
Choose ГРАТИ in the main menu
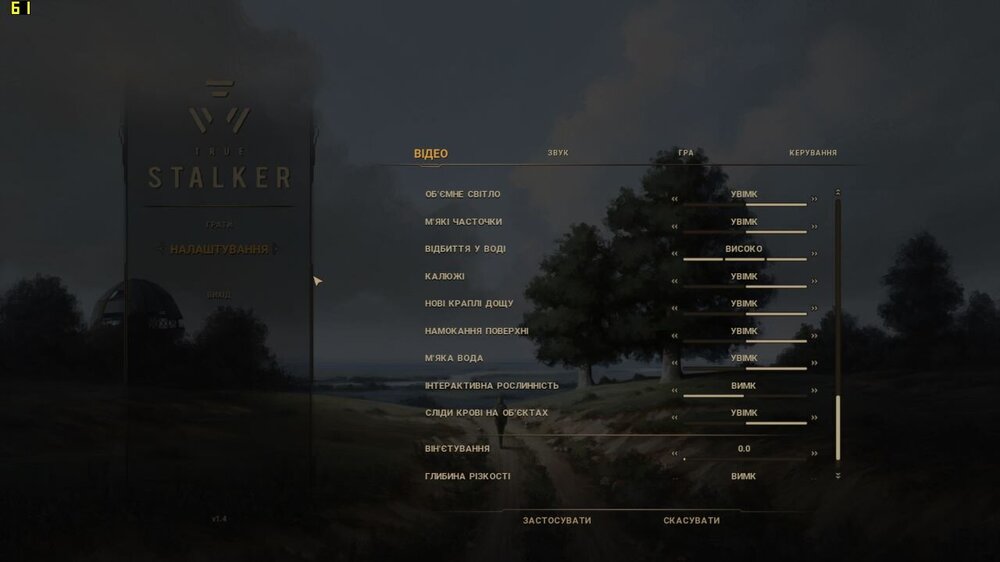[x=218, y=224]
